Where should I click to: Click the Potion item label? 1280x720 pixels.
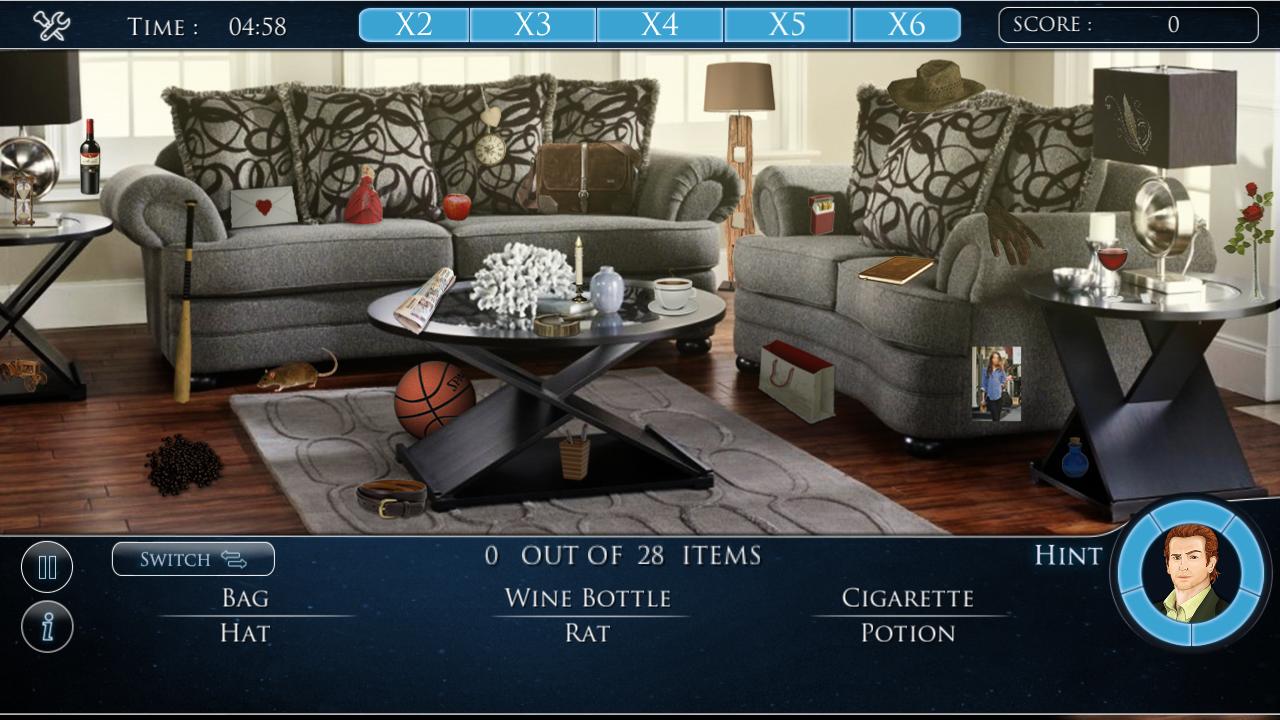(x=908, y=632)
